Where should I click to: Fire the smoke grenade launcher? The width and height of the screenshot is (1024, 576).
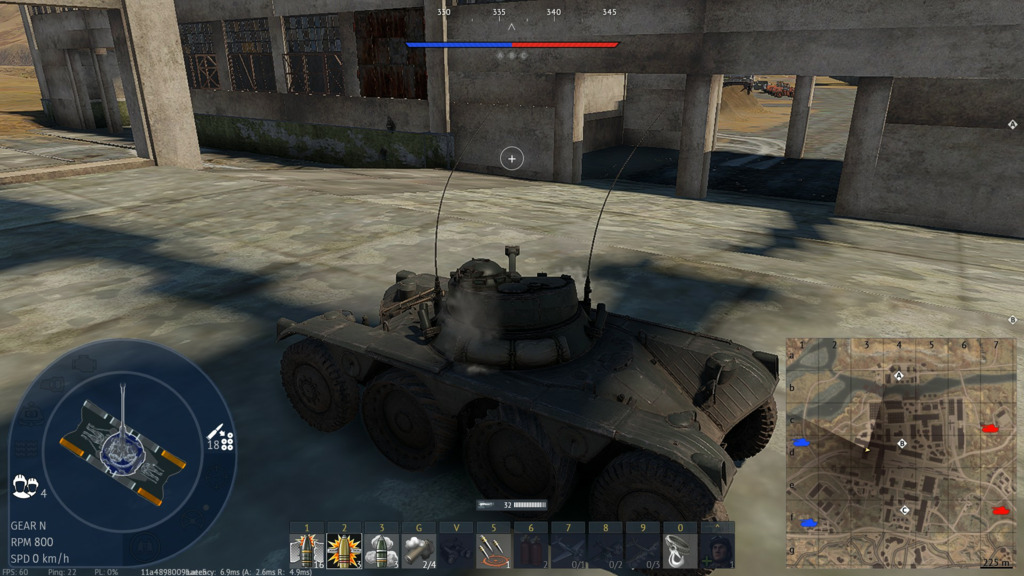[x=419, y=550]
